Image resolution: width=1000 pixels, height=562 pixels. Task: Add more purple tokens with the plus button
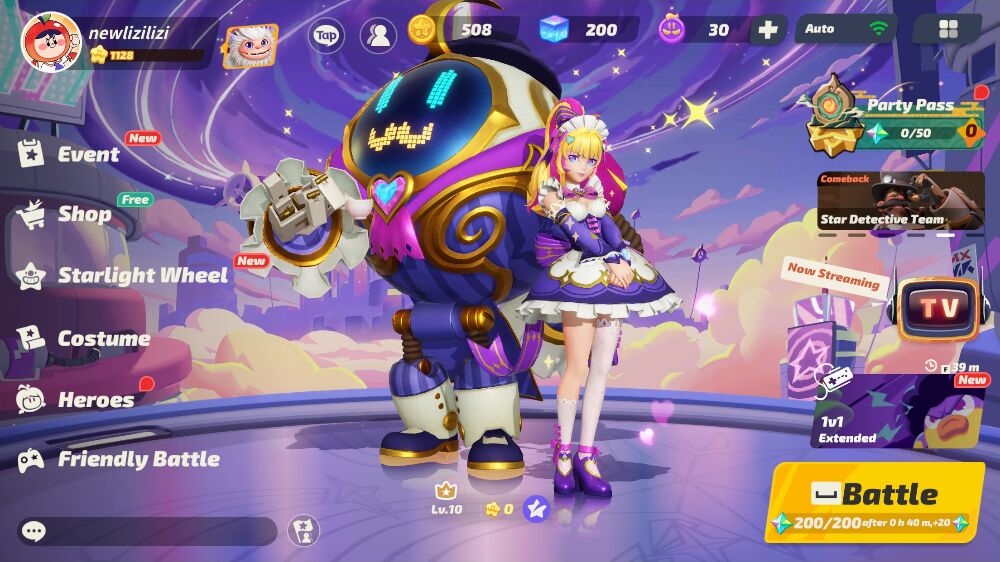[x=768, y=30]
